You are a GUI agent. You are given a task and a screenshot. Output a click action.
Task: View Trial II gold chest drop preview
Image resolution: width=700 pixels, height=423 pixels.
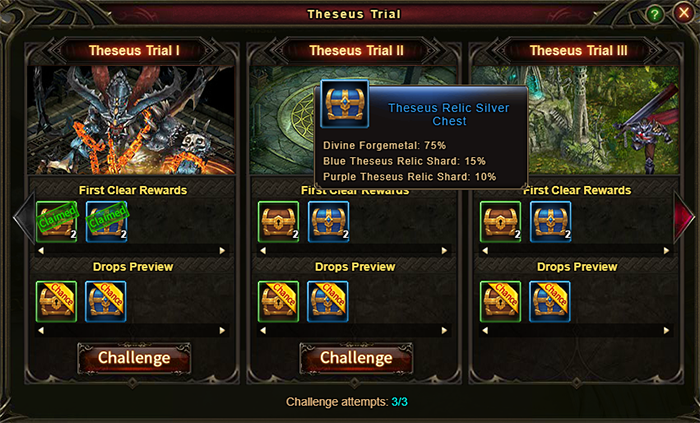click(278, 301)
